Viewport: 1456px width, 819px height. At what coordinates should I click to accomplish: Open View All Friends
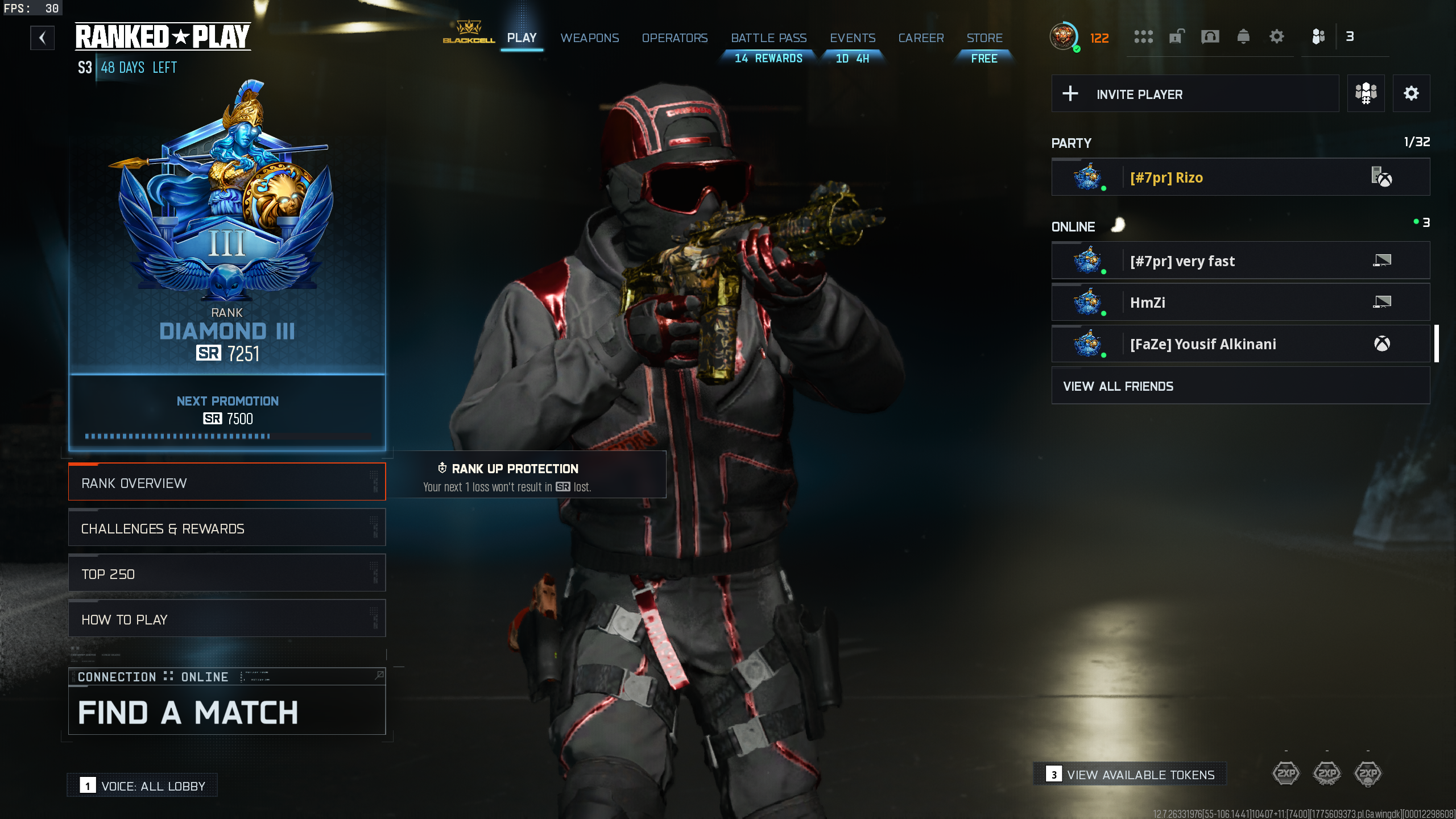click(x=1240, y=386)
